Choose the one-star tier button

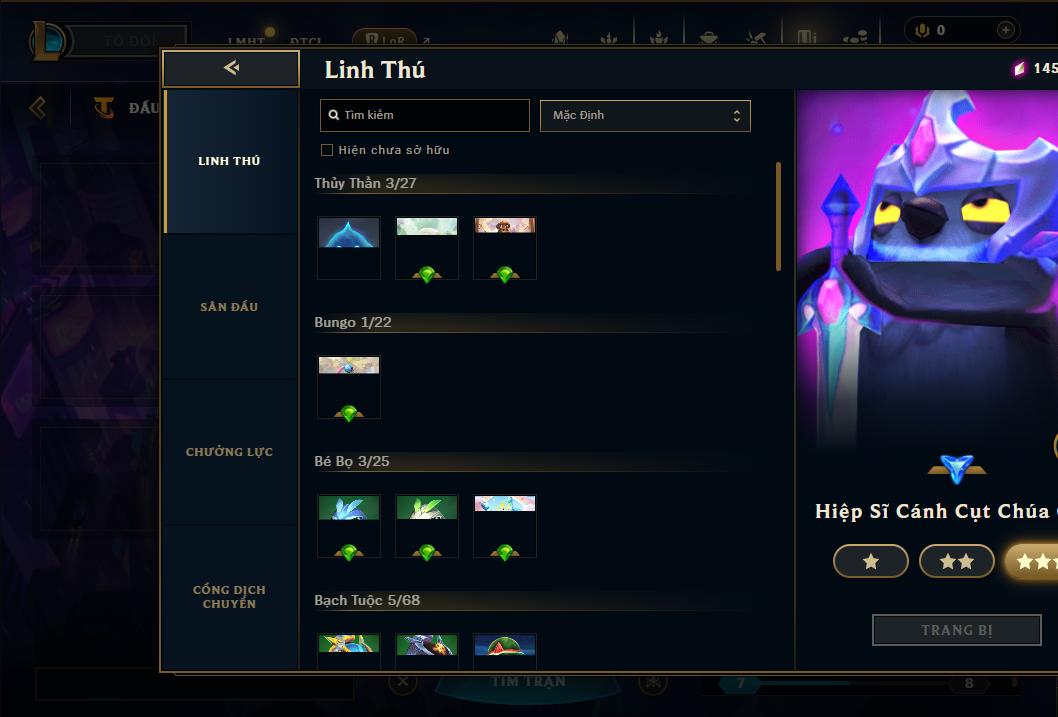point(871,562)
